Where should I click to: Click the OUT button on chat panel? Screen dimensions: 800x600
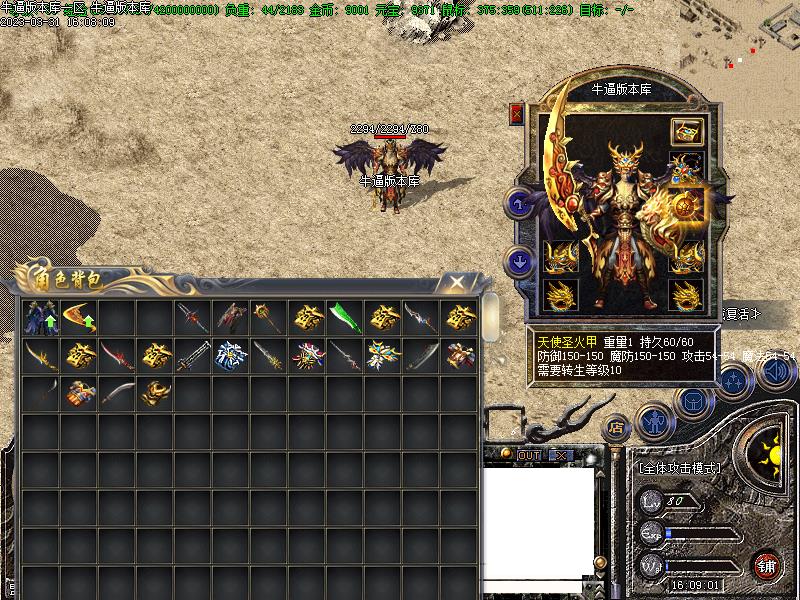point(529,455)
